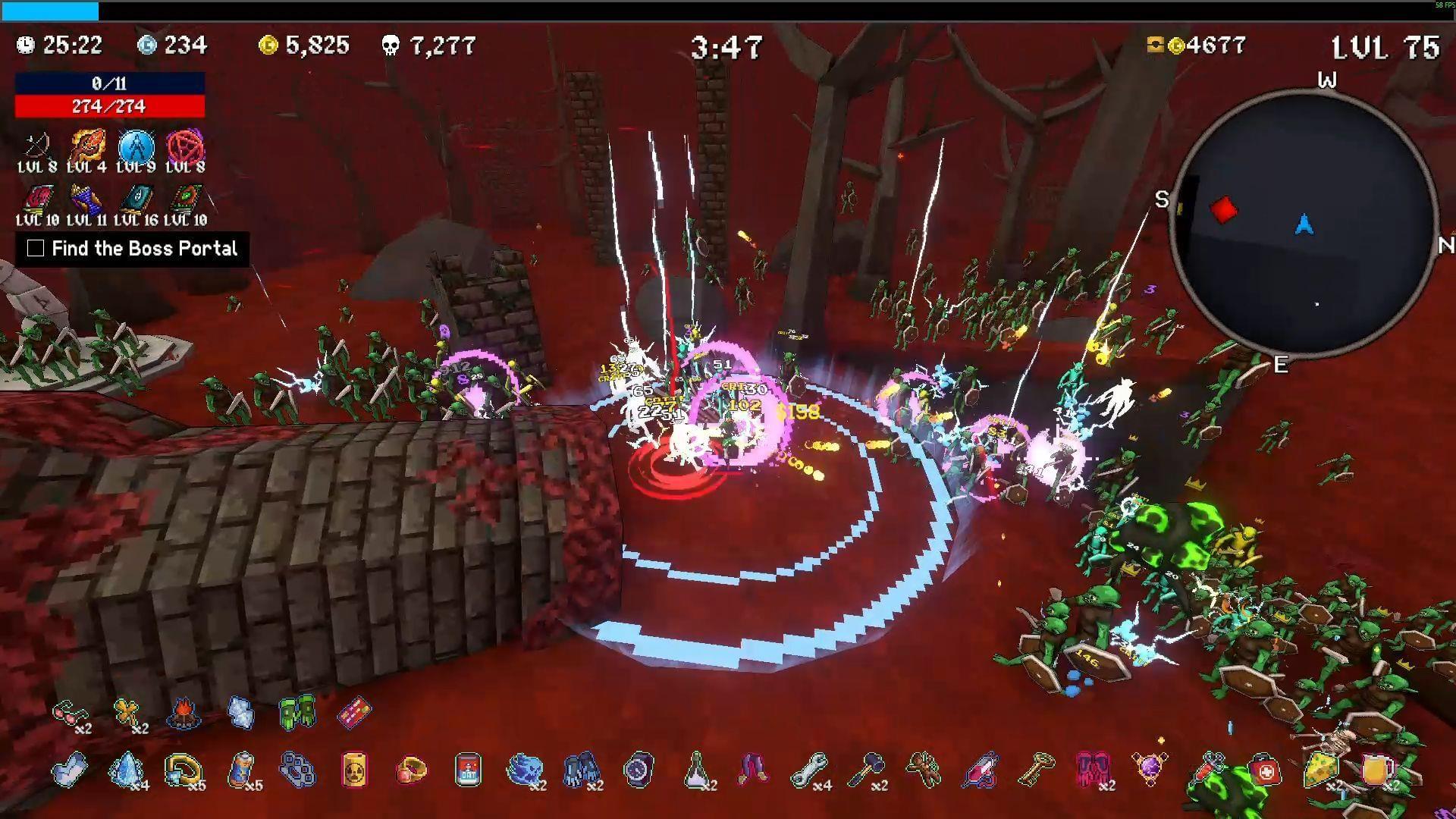Click the teal level 16 tome
1456x819 pixels.
coord(136,200)
